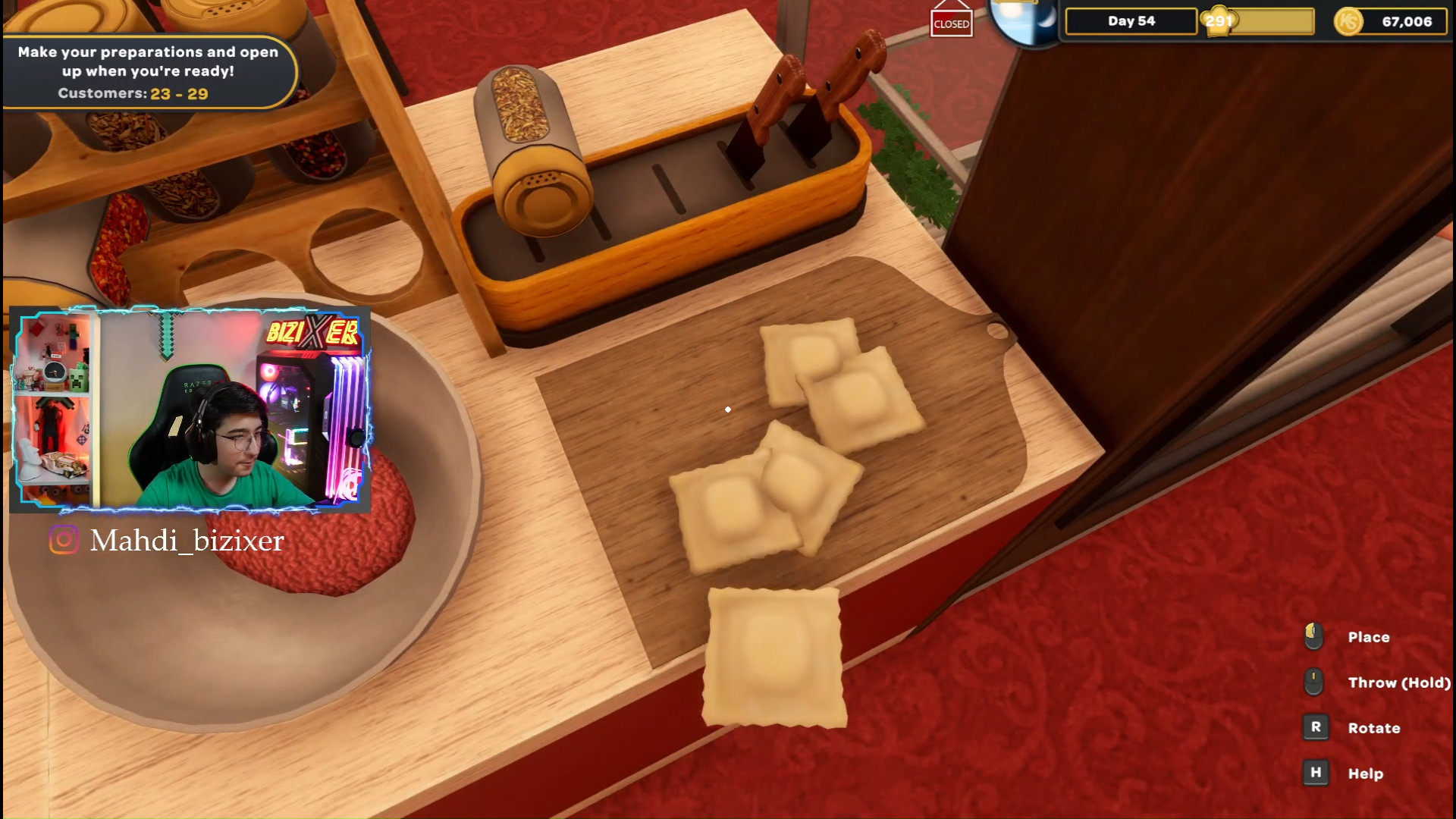1456x819 pixels.
Task: Click the Instagram logo beside Mahdi_bizixer
Action: (x=64, y=540)
